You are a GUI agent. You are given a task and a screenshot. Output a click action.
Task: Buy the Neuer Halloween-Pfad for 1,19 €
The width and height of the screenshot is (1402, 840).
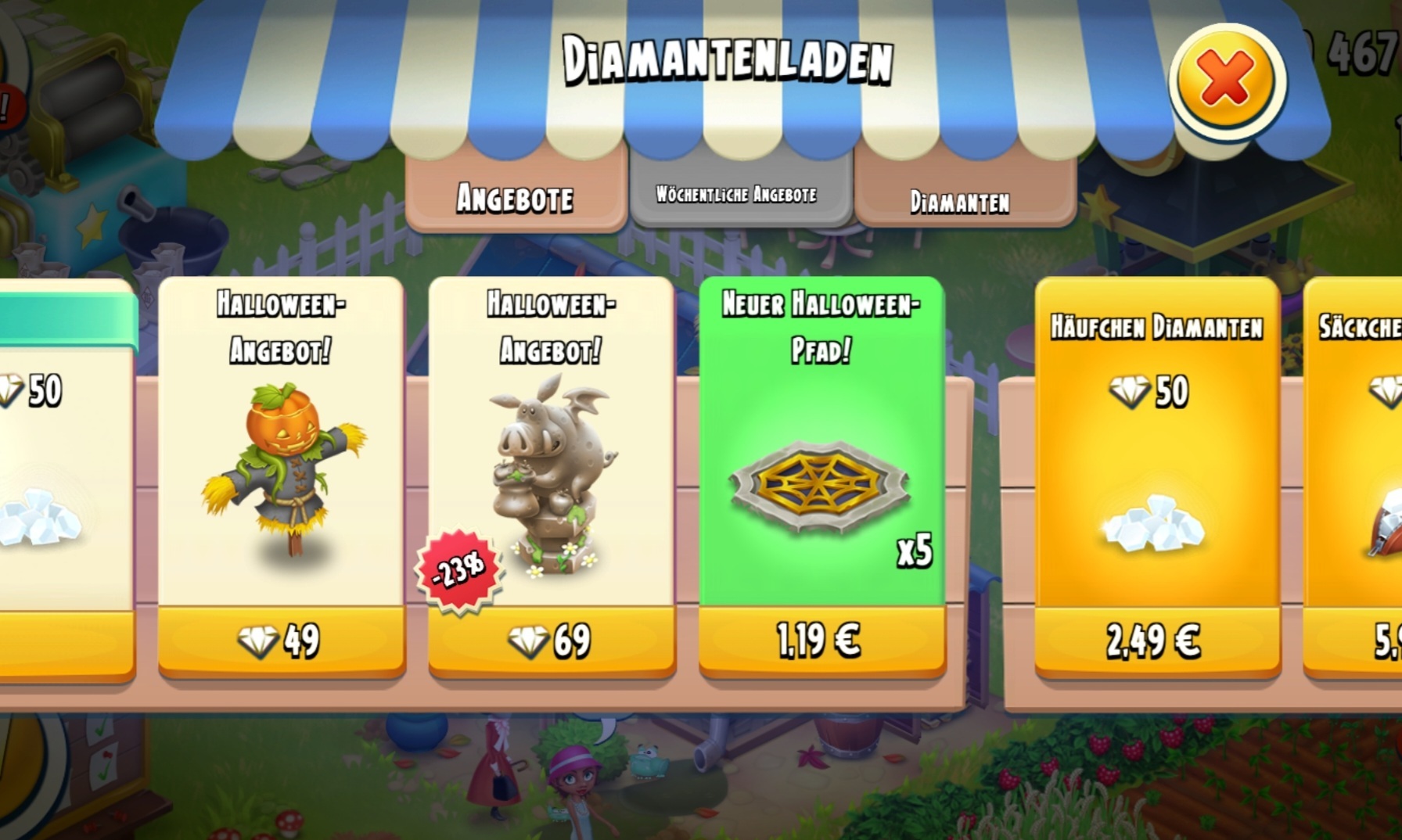pos(821,641)
